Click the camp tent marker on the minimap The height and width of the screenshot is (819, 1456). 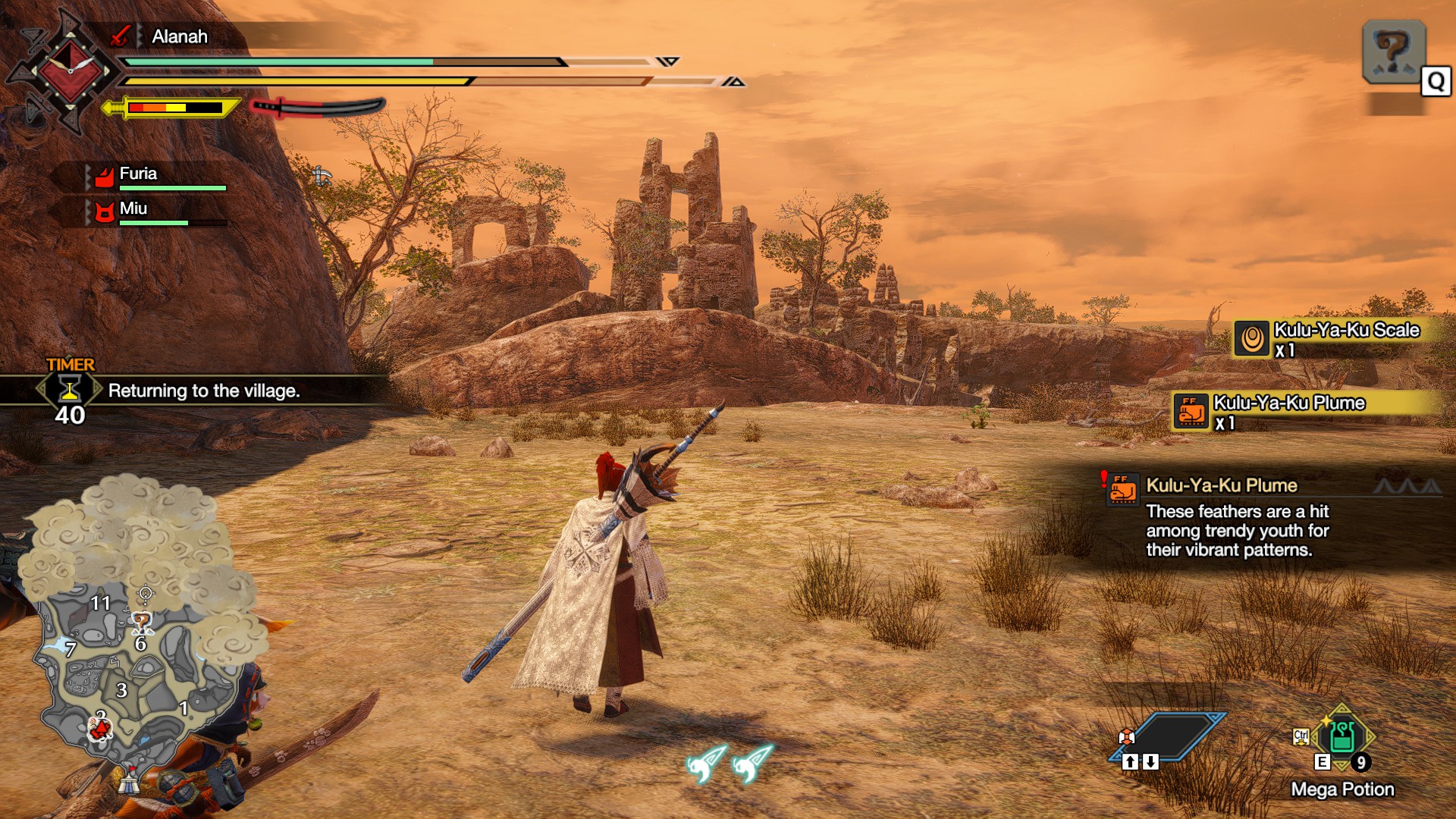tap(130, 780)
